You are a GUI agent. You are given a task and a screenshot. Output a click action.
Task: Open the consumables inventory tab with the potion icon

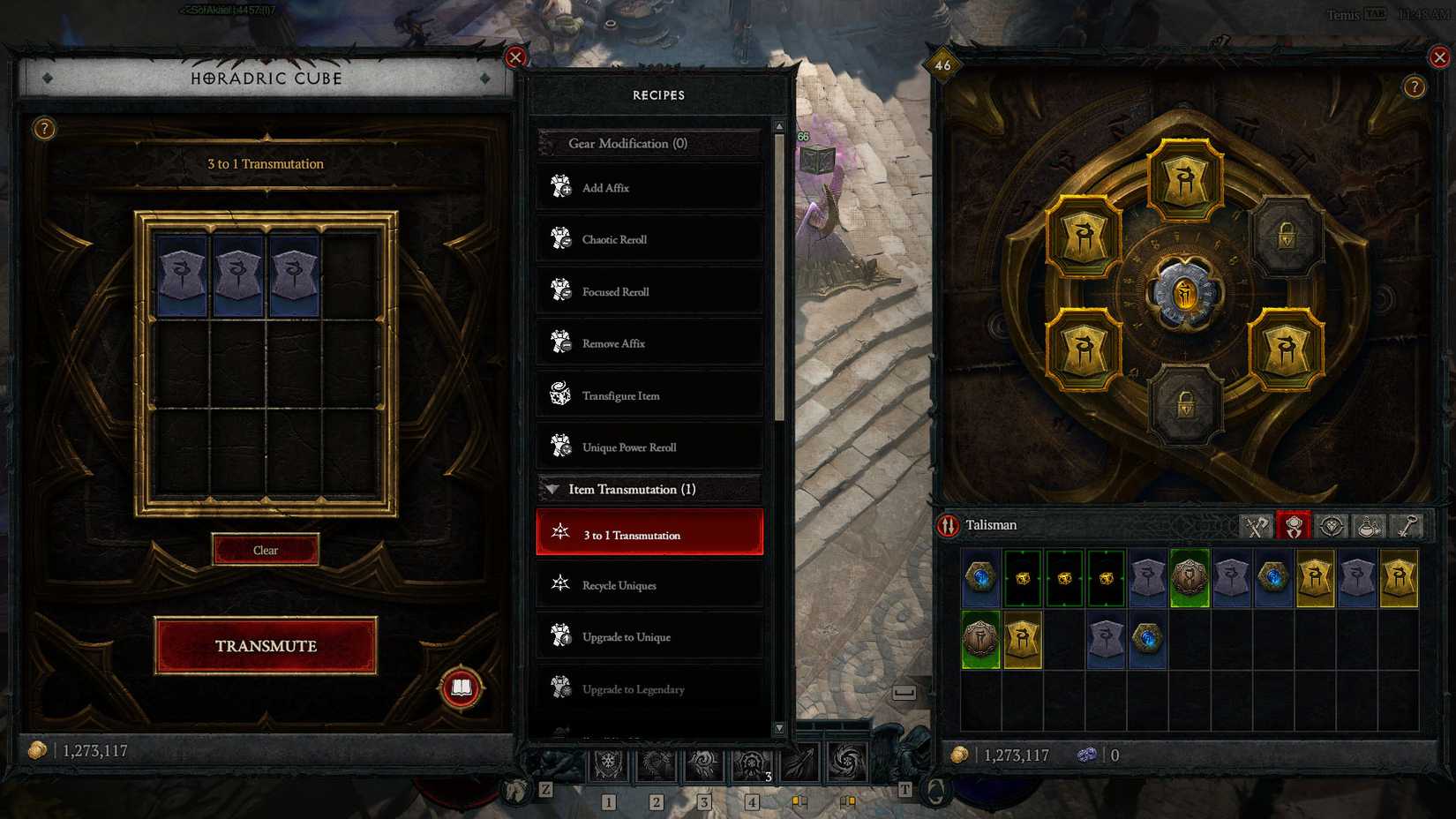point(1369,526)
